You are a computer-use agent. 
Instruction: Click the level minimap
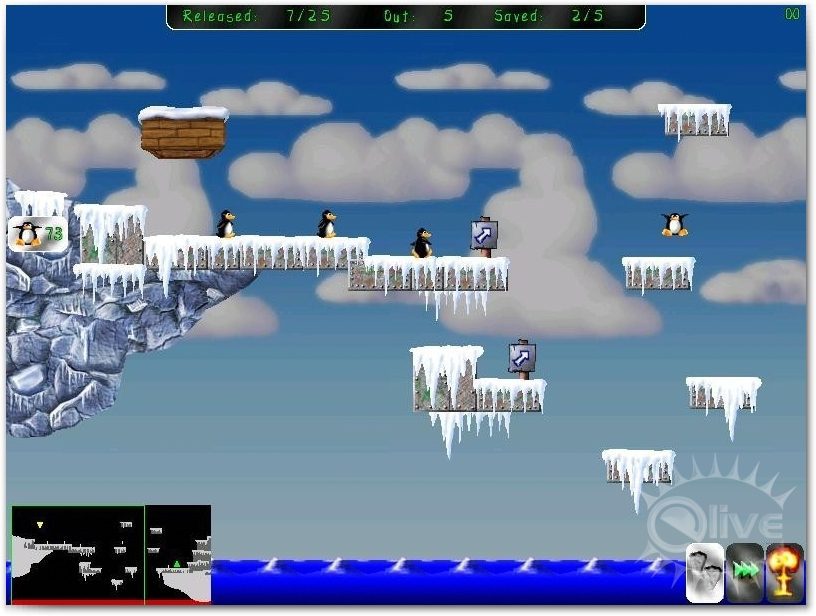(x=111, y=553)
